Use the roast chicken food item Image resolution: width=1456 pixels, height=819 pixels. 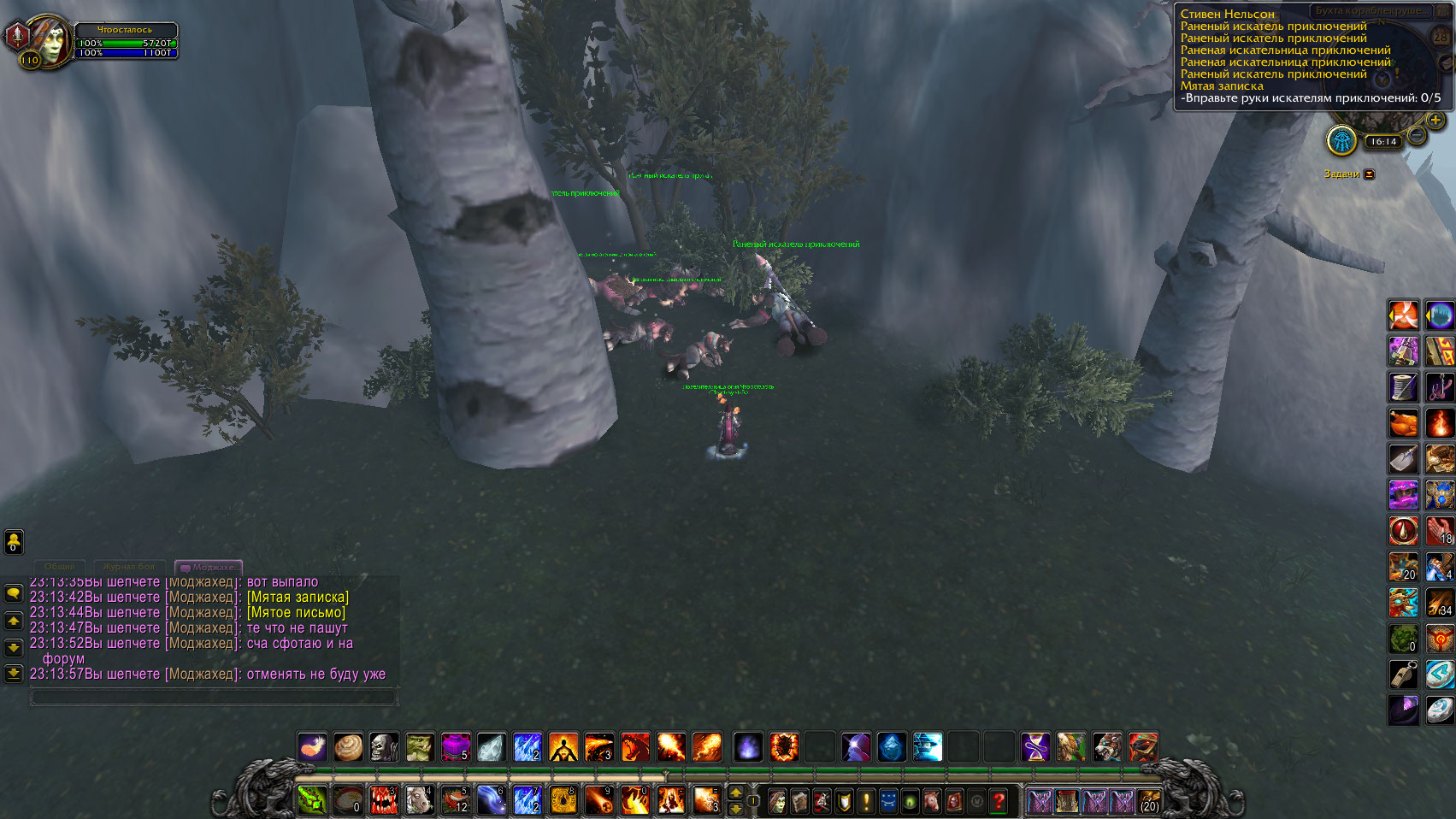1403,423
